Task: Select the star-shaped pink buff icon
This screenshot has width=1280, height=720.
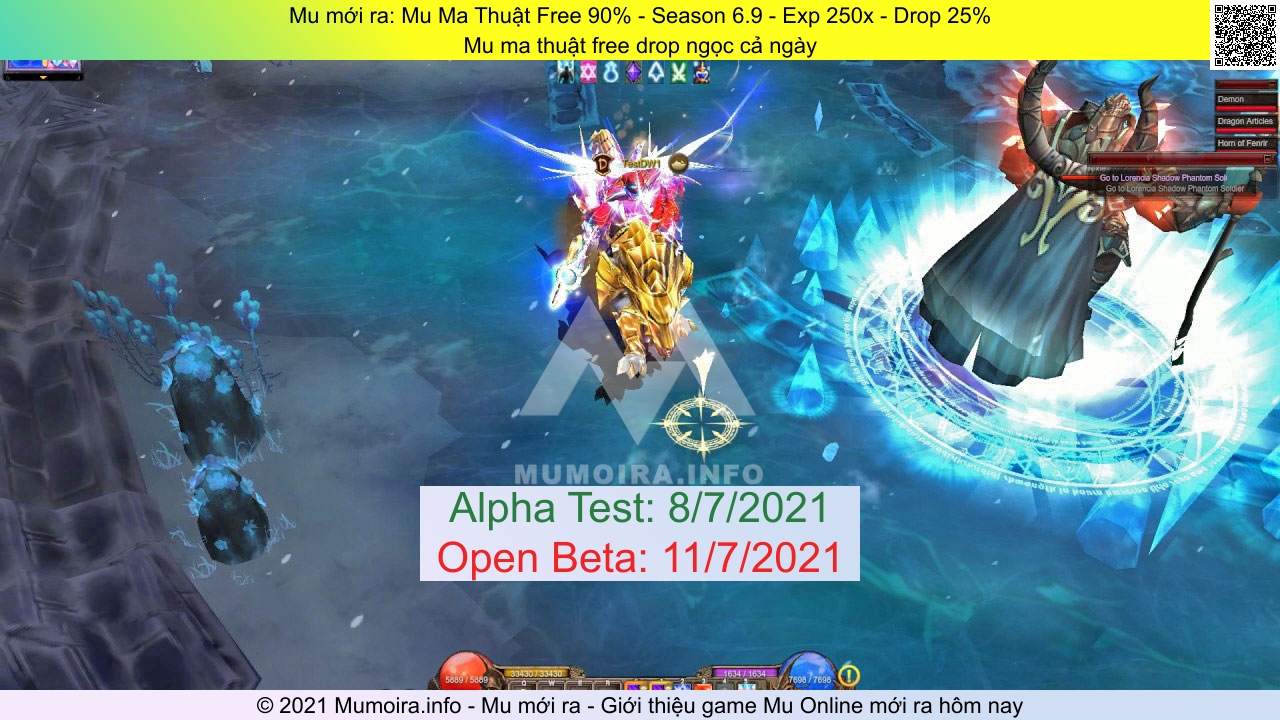Action: tap(588, 72)
